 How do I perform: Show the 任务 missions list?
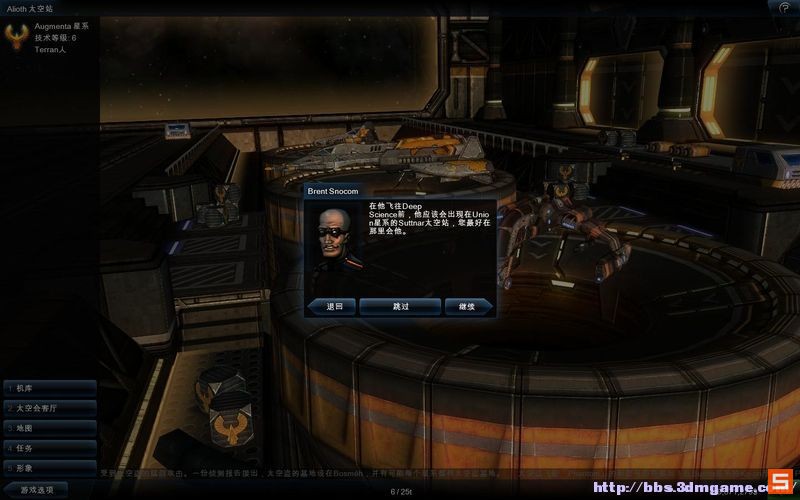(x=49, y=447)
